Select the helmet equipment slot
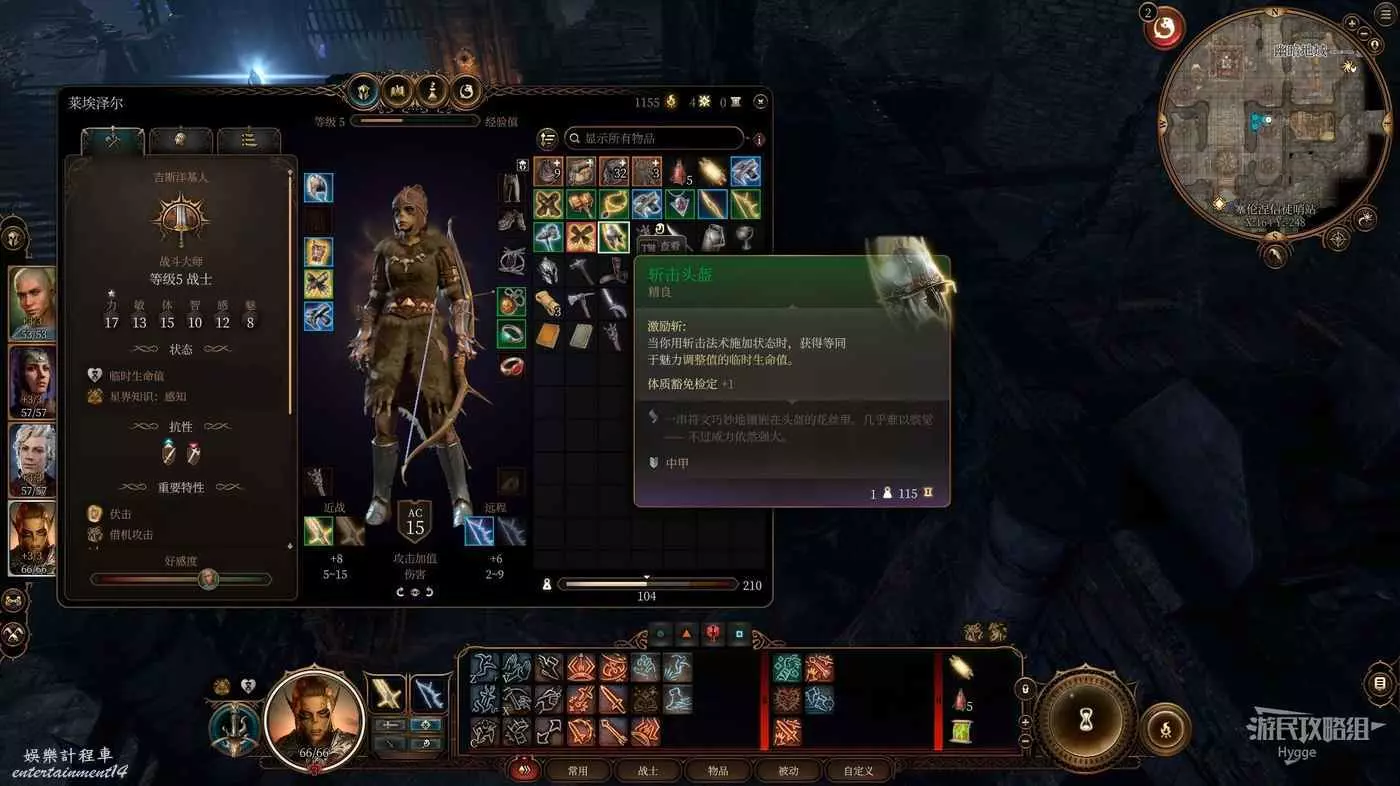This screenshot has width=1400, height=786. pyautogui.click(x=319, y=188)
